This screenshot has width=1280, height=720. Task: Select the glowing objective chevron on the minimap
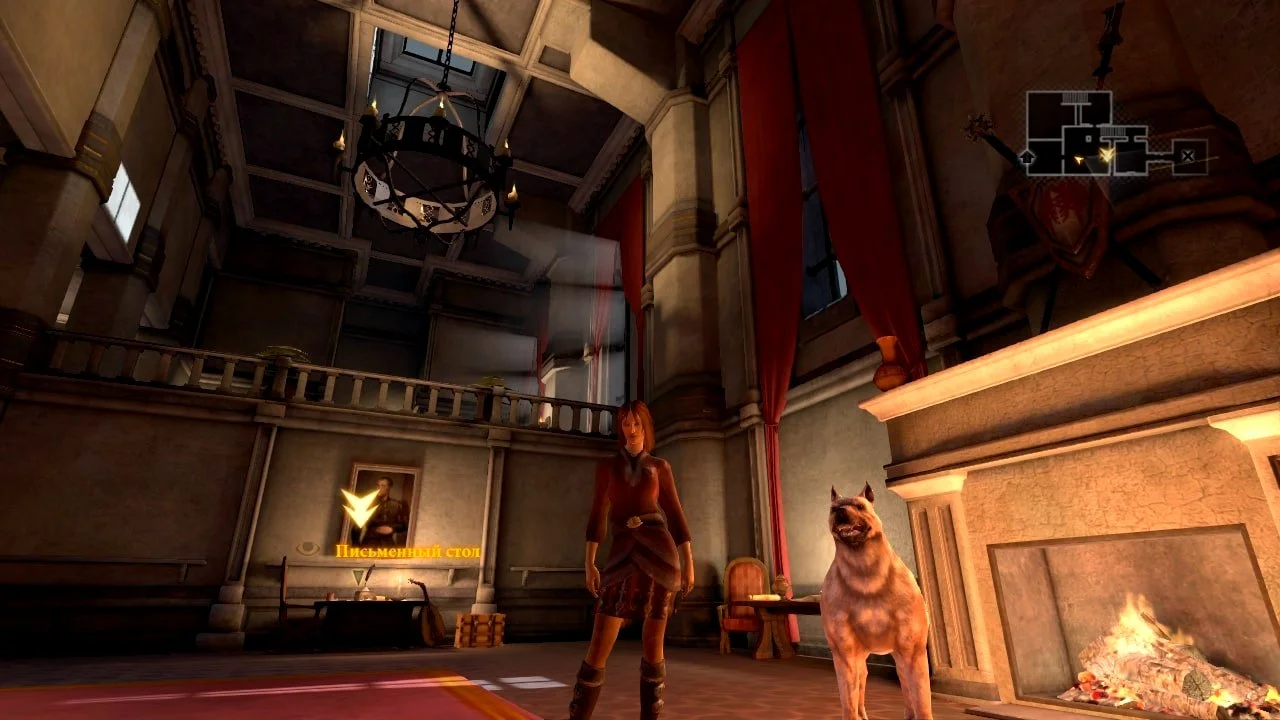click(x=1106, y=154)
